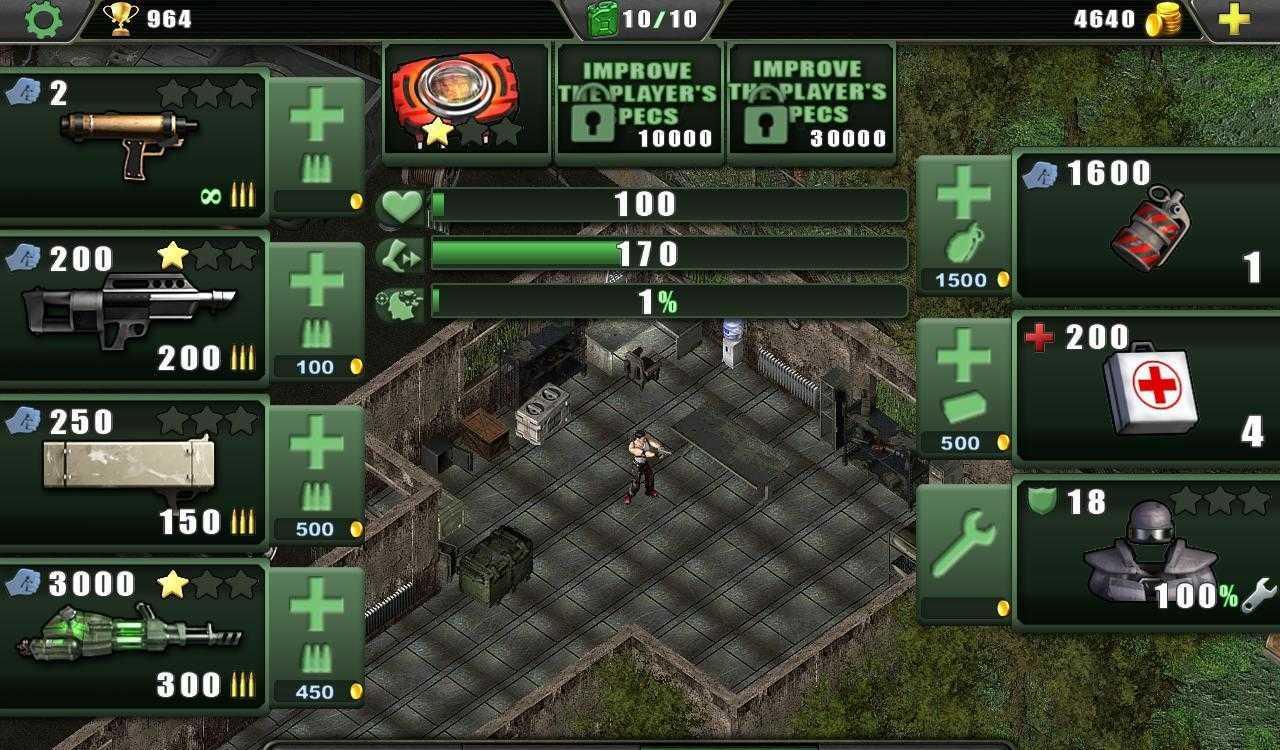
Task: Select the armor helmet slot
Action: pyautogui.click(x=1146, y=552)
